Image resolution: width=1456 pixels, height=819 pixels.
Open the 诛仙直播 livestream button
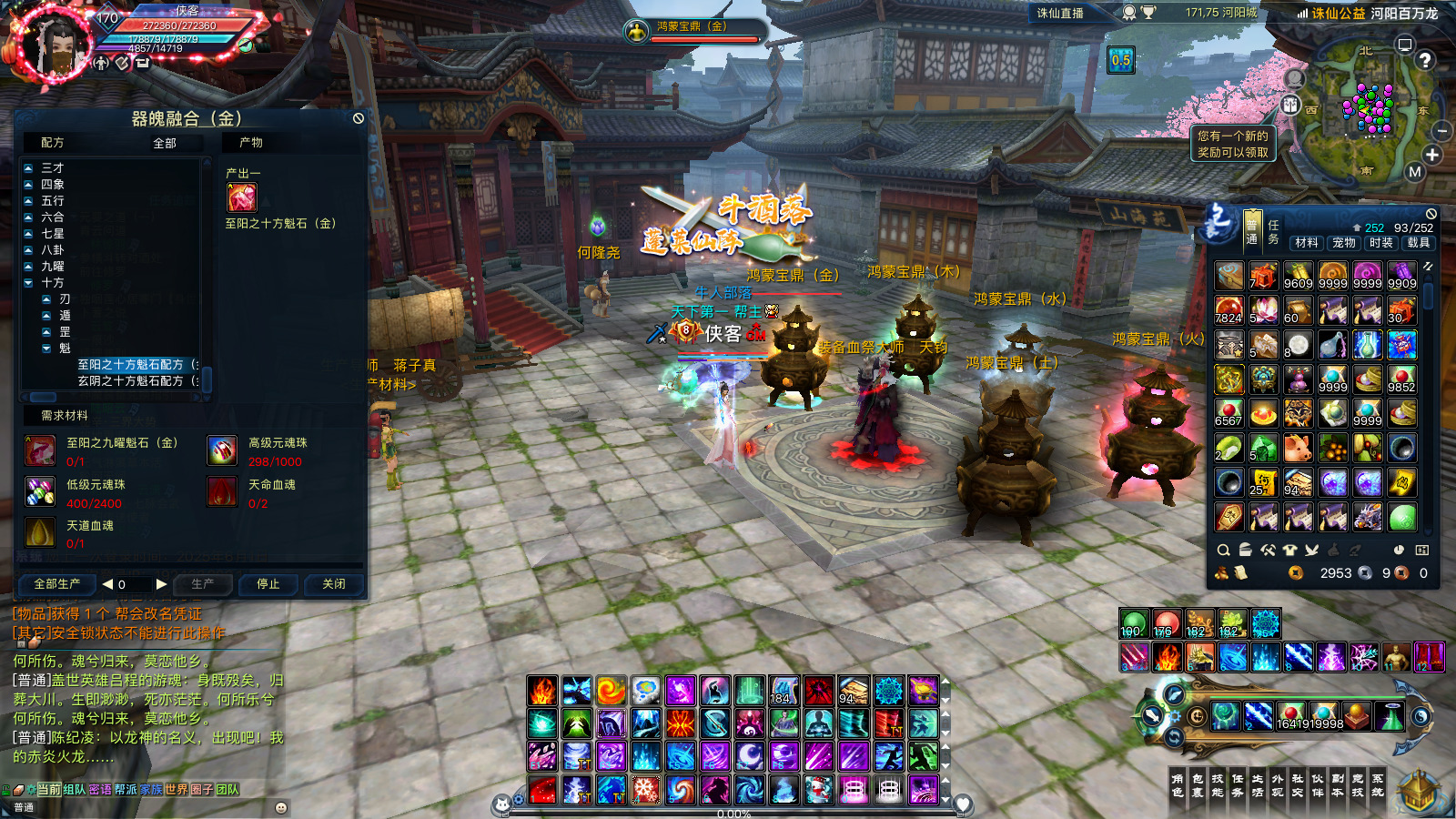(x=1060, y=14)
